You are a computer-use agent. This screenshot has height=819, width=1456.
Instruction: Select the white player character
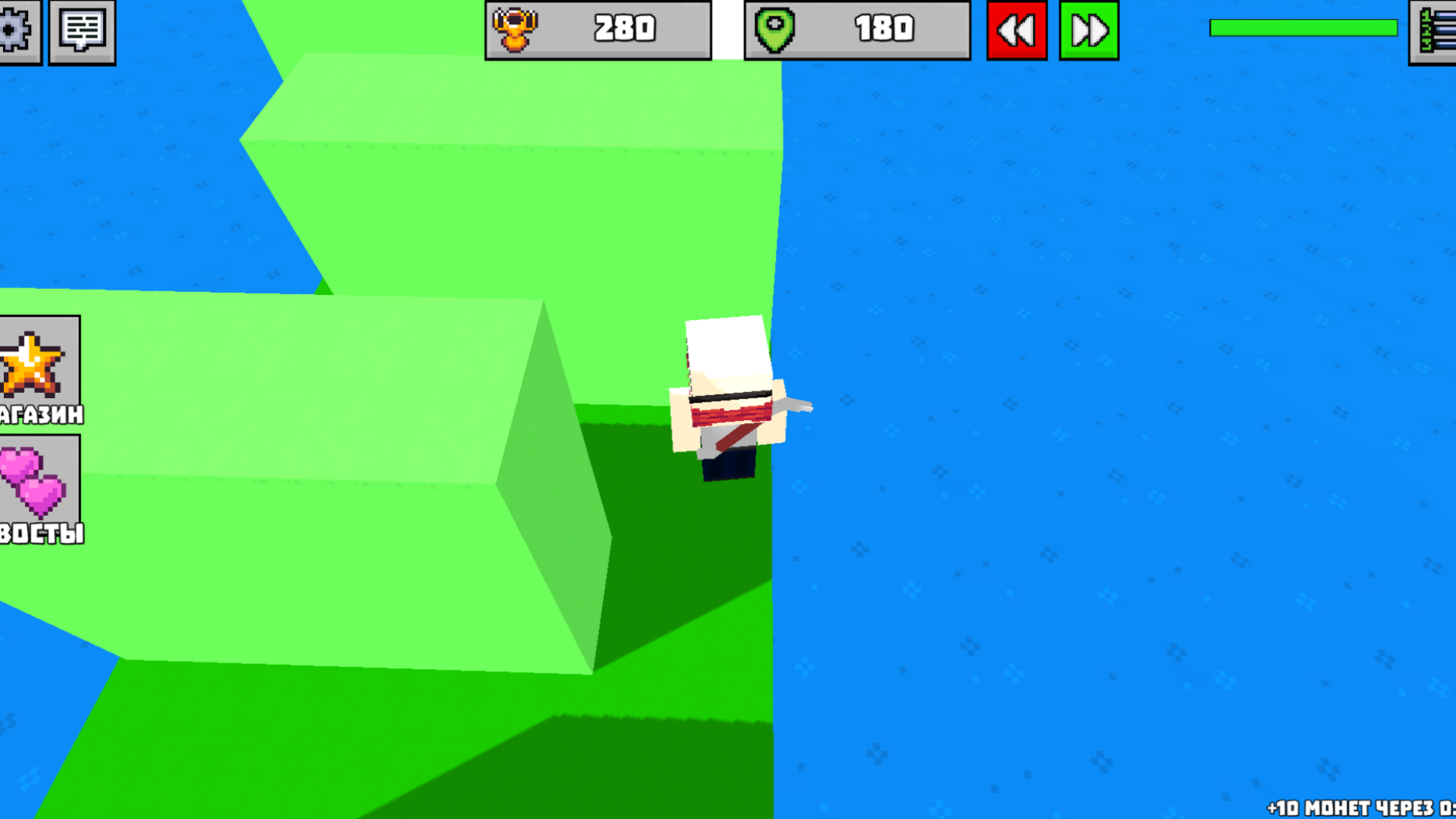[x=728, y=394]
